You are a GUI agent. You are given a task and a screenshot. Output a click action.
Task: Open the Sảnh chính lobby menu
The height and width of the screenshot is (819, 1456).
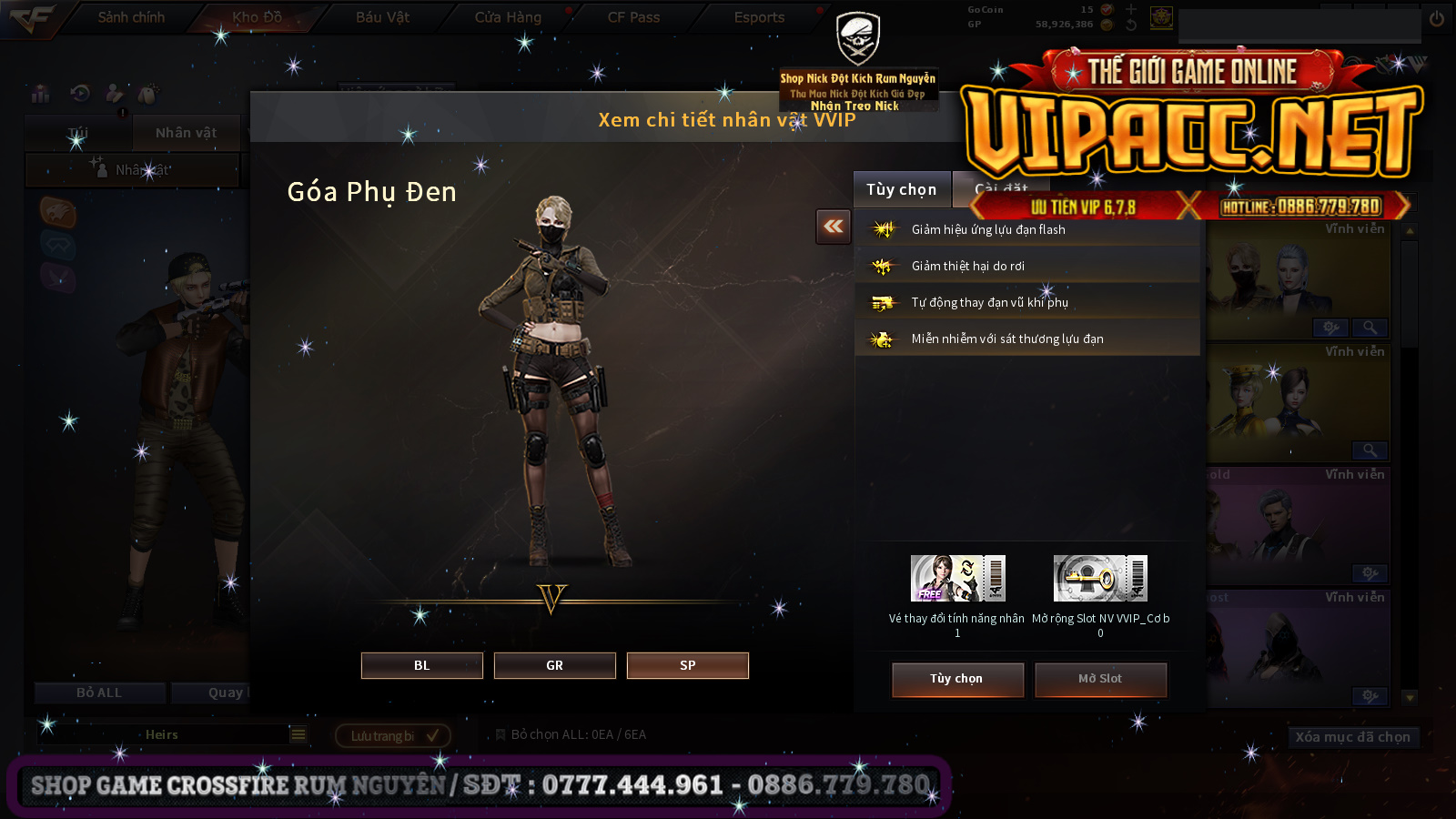tap(131, 17)
